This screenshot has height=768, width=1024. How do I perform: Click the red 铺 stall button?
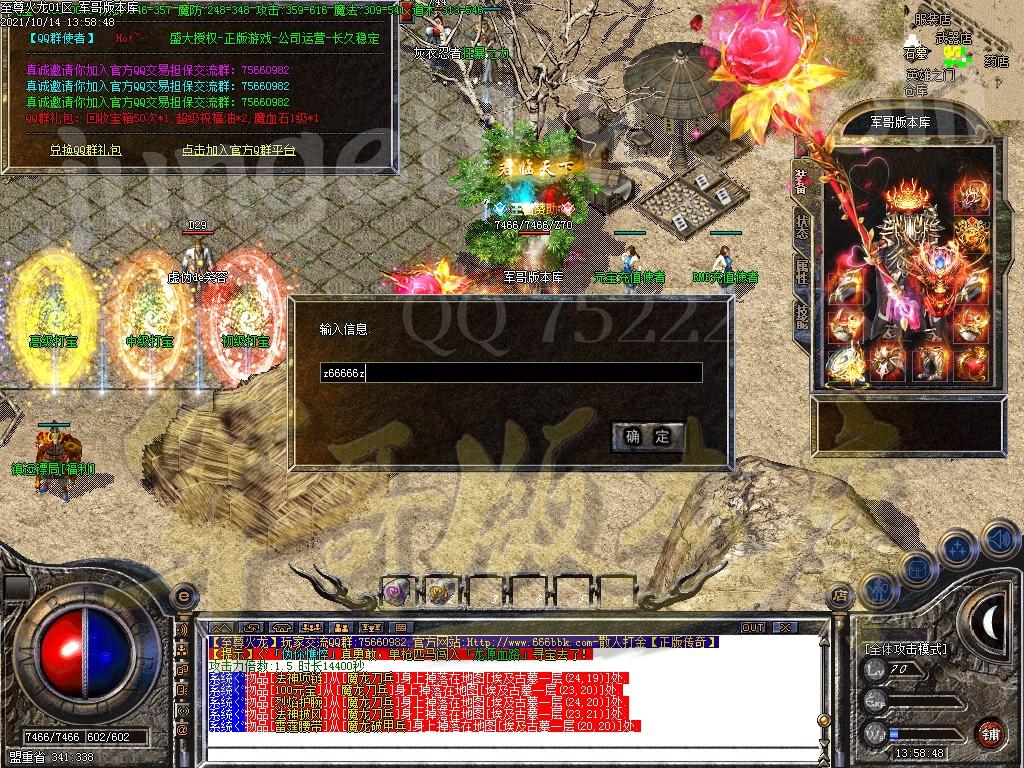[x=989, y=733]
